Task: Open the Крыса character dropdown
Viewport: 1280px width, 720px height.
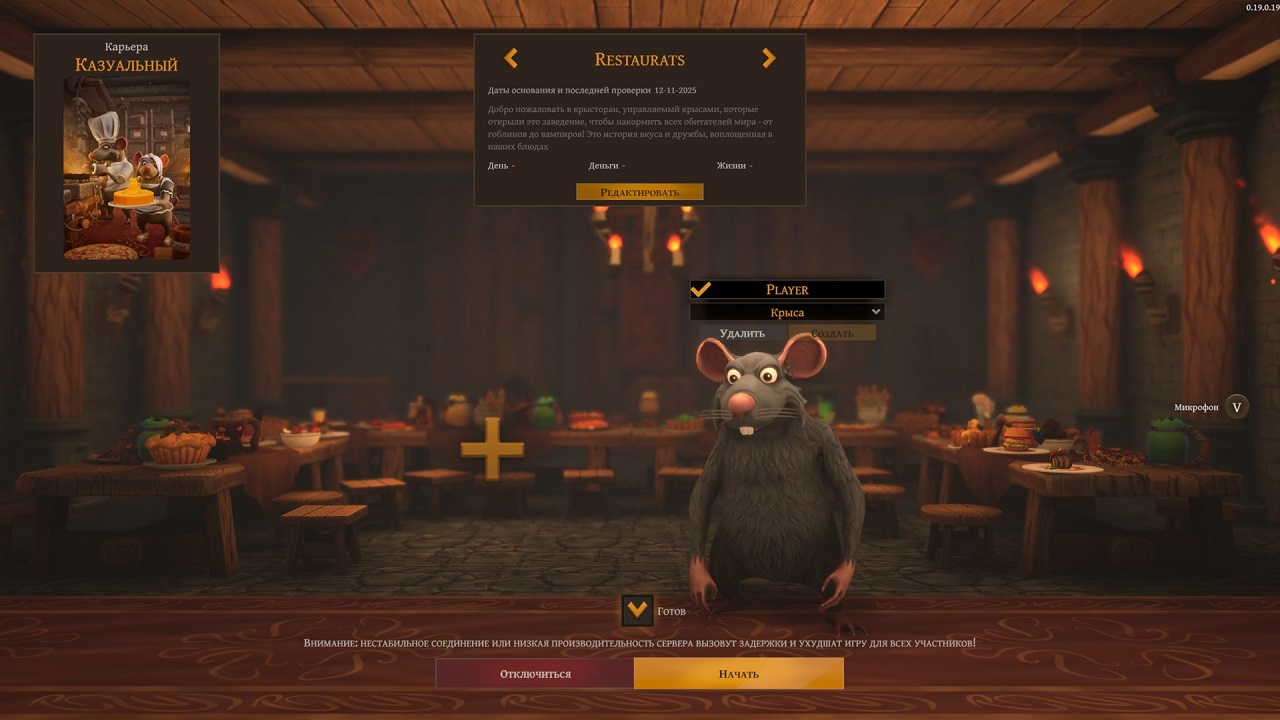Action: click(x=787, y=311)
